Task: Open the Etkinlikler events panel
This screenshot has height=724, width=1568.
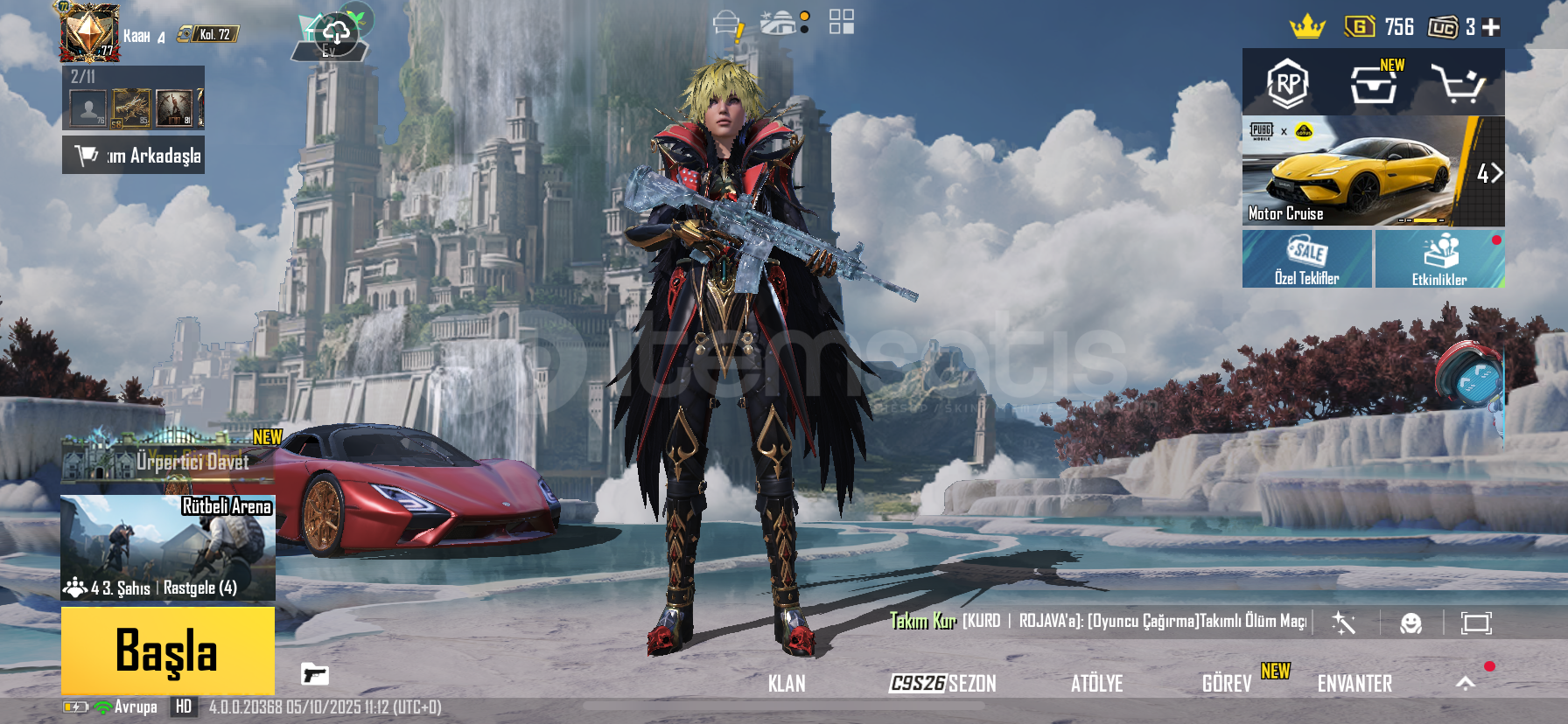Action: (x=1439, y=260)
